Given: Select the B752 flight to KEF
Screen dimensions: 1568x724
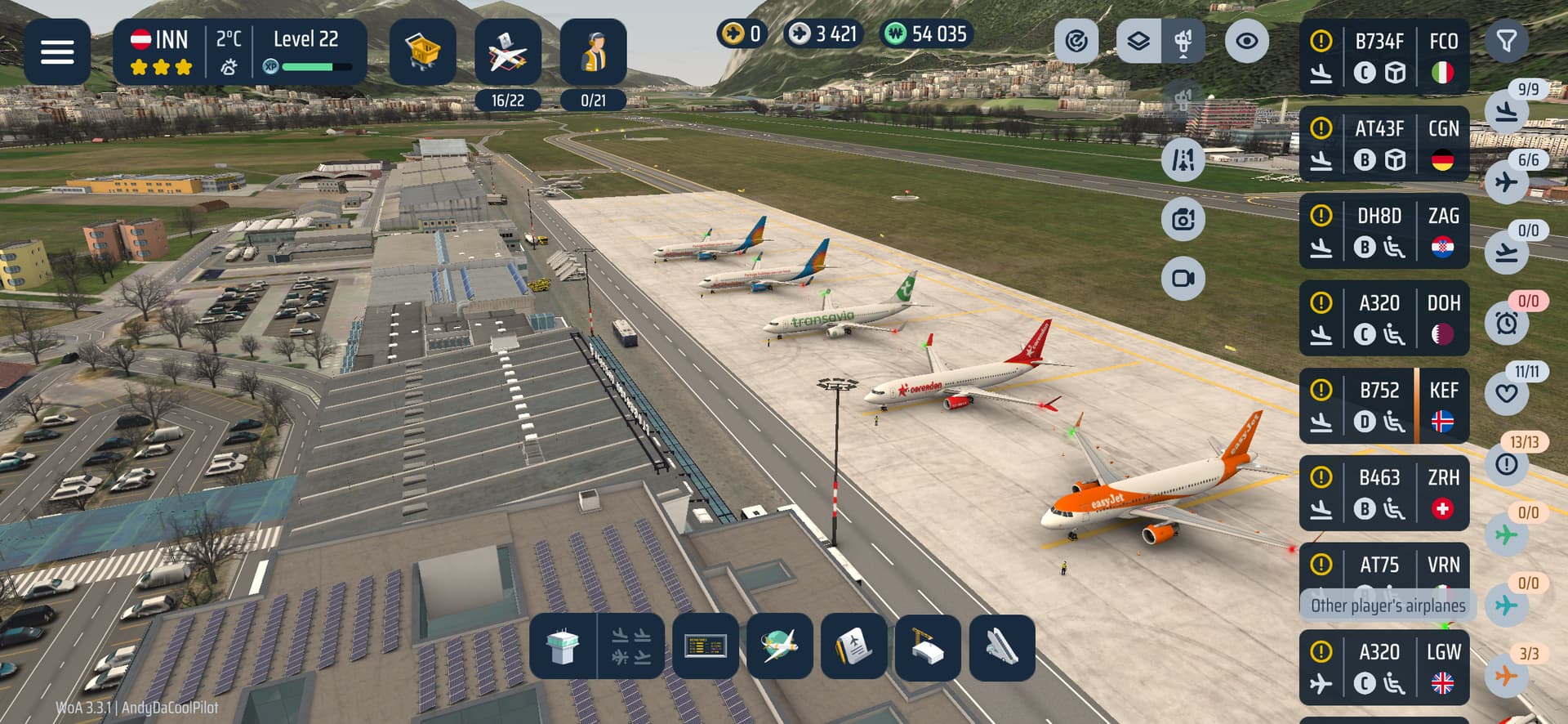Looking at the screenshot, I should click(x=1383, y=406).
